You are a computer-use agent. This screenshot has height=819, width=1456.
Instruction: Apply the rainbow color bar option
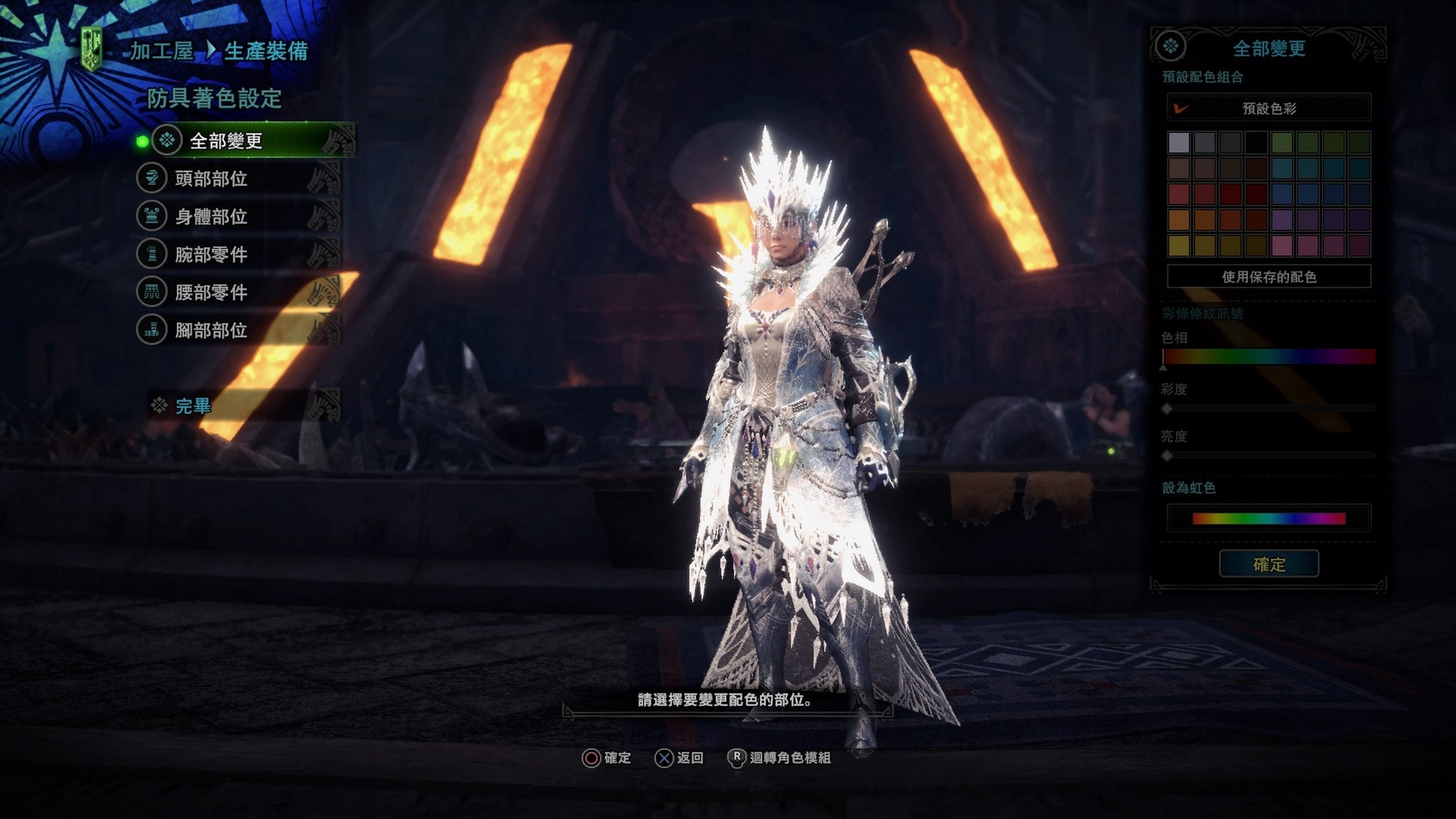tap(1269, 519)
